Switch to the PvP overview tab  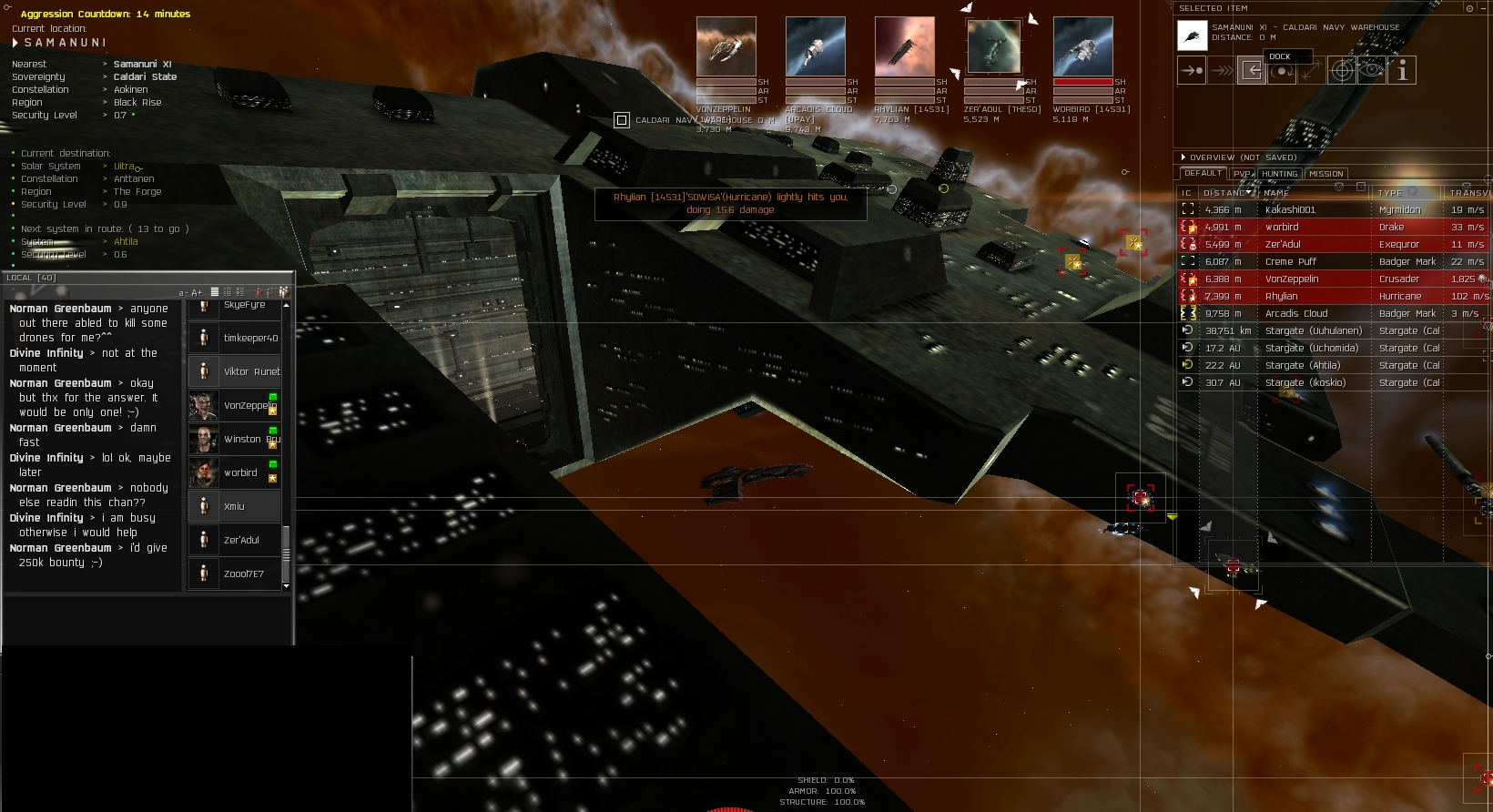pos(1242,174)
